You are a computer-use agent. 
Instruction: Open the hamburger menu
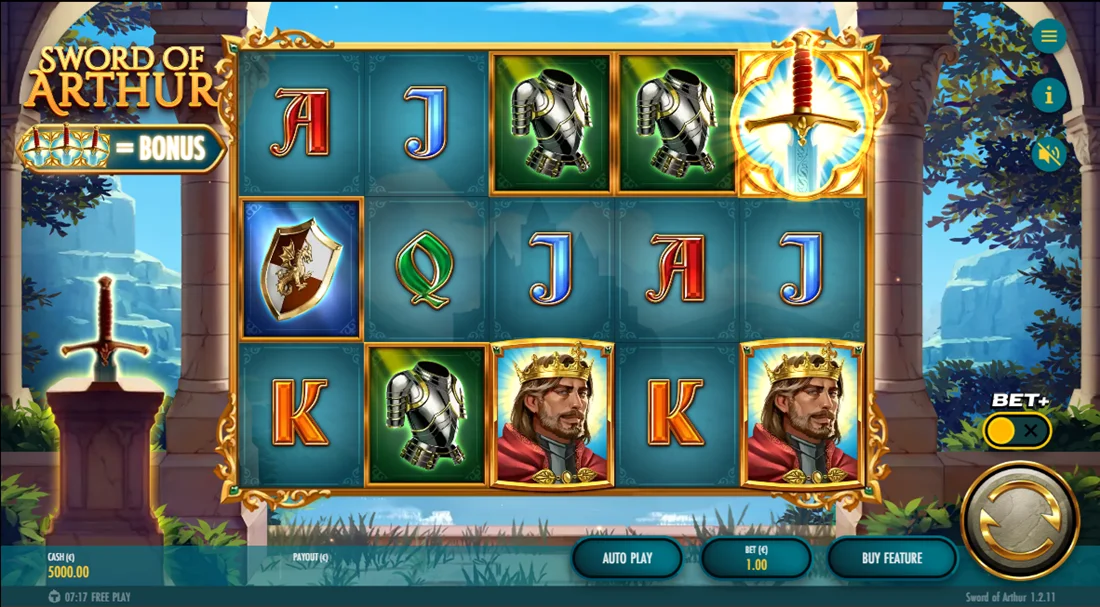1049,37
